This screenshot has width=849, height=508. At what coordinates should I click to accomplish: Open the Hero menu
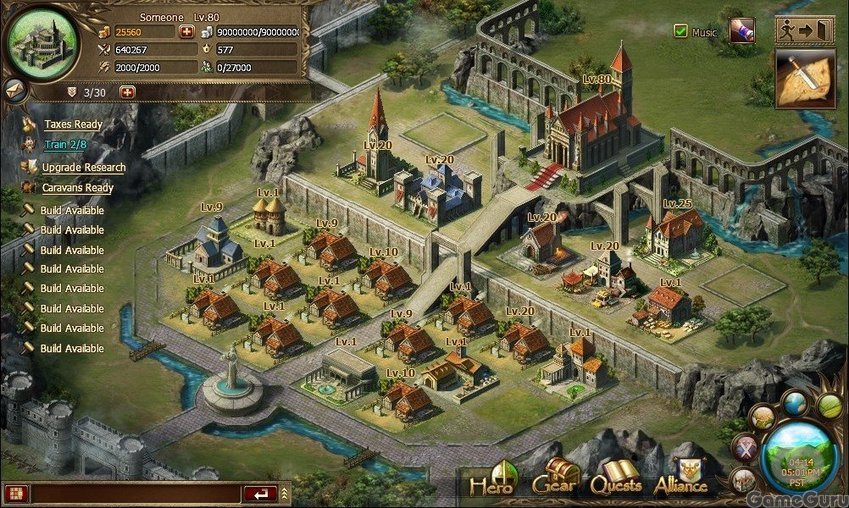click(491, 480)
